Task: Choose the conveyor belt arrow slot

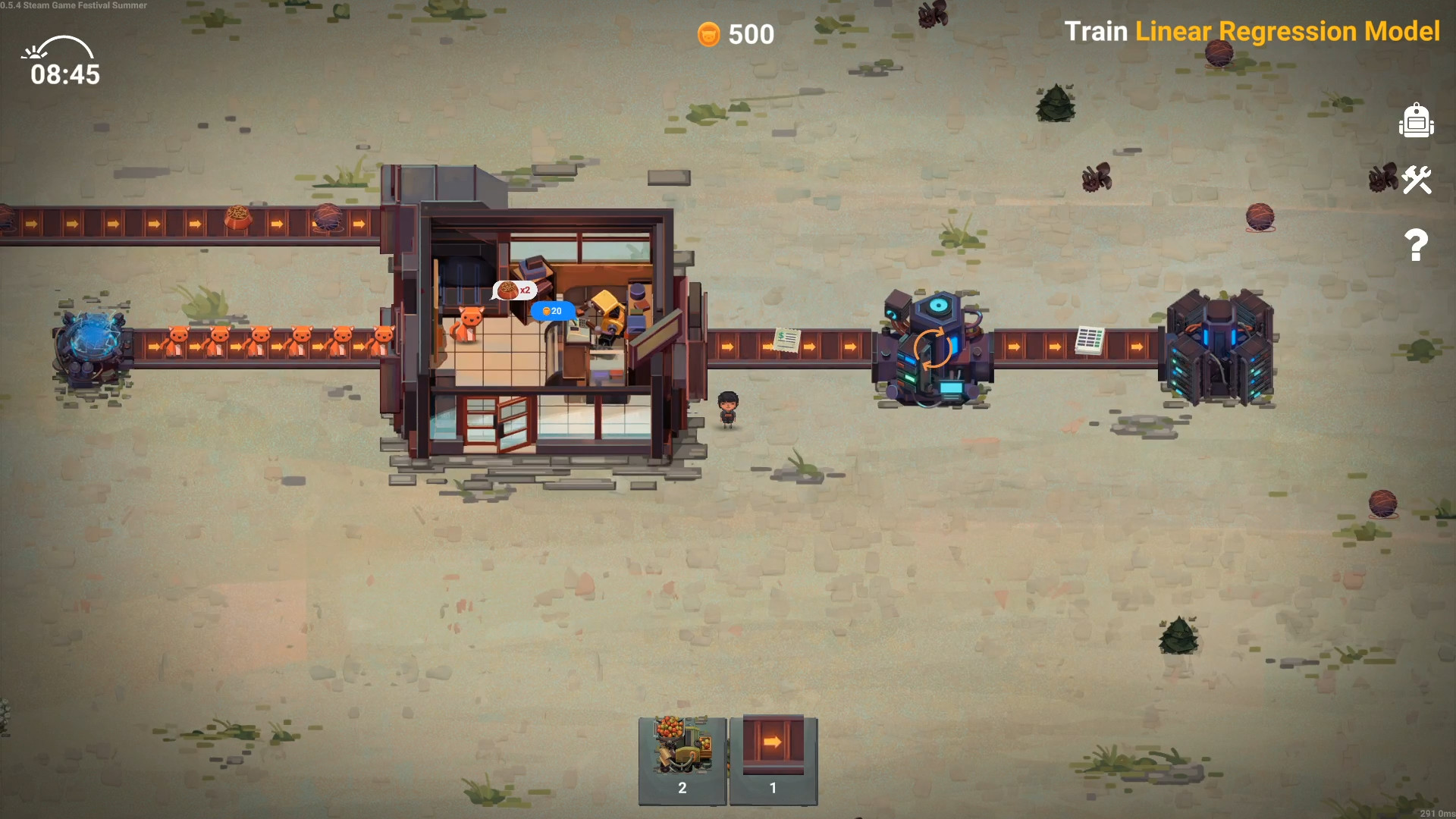Action: (773, 760)
